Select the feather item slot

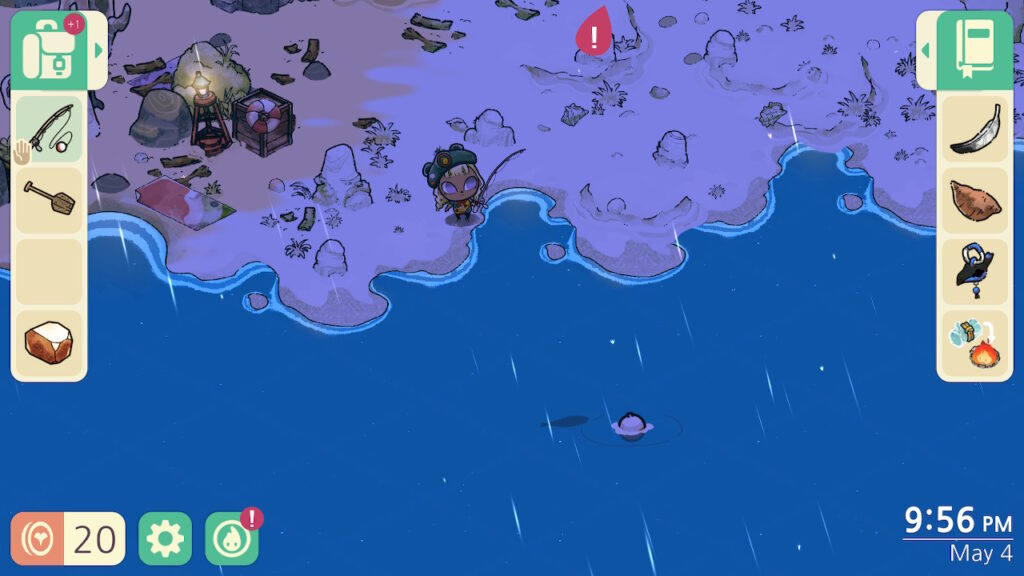click(974, 129)
